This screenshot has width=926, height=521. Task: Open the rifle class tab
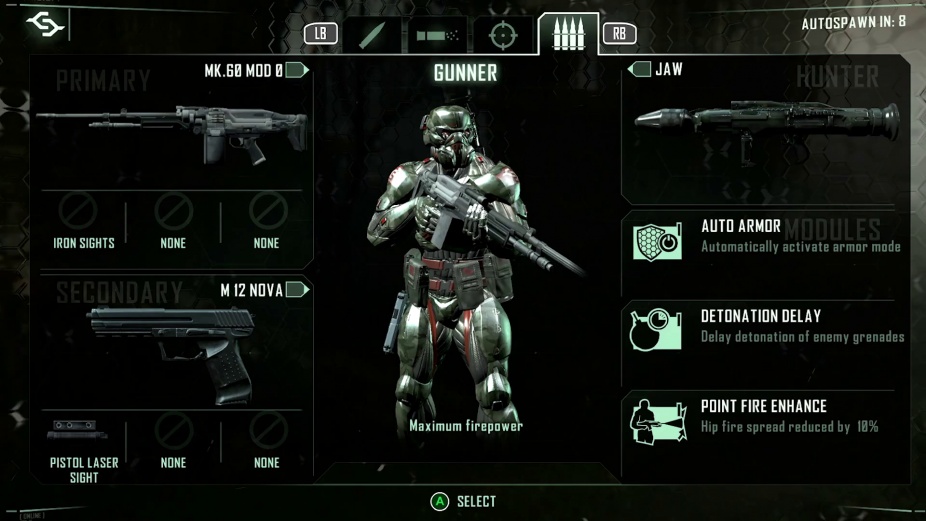[x=436, y=34]
